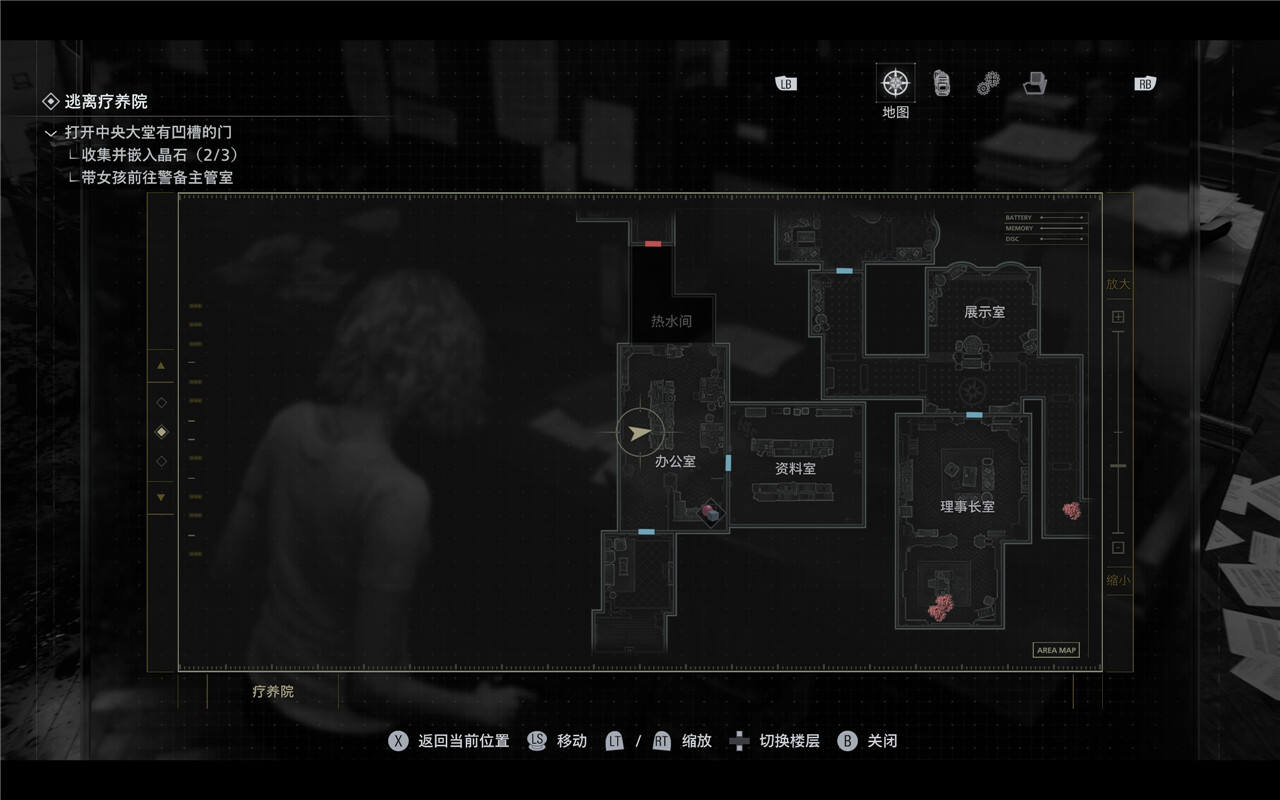This screenshot has width=1280, height=800.
Task: Collapse the 打开中央大堂有凹槽的门 objective
Action: [x=51, y=132]
